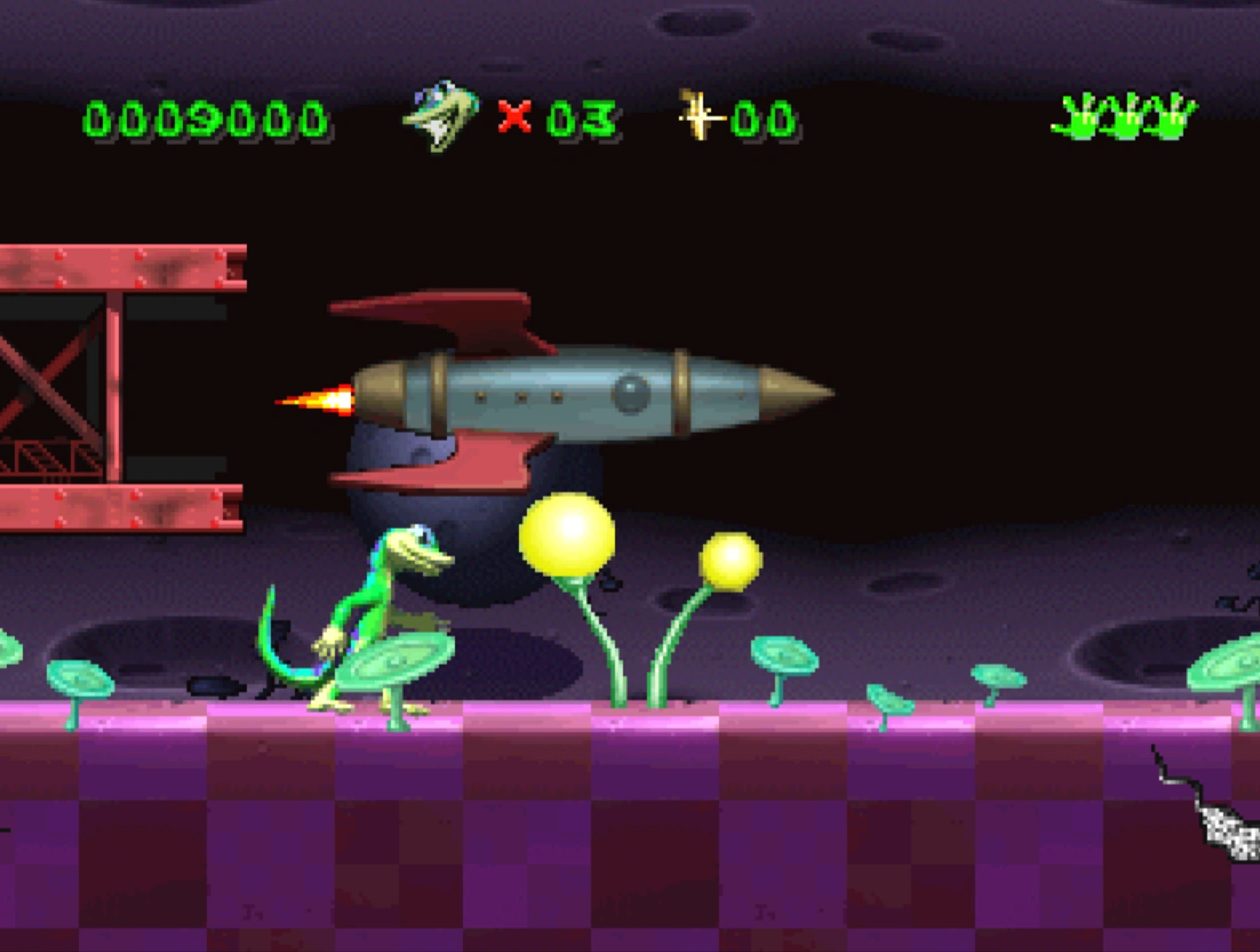Toggle the large yellow orb flower
Viewport: 1260px width, 952px height.
pos(566,532)
